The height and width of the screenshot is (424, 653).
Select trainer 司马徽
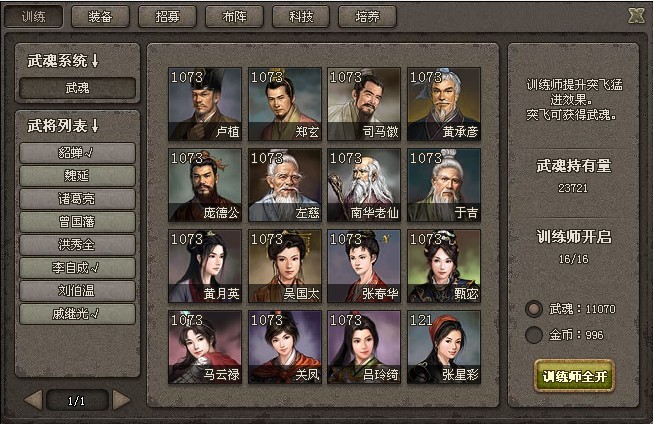pyautogui.click(x=364, y=103)
